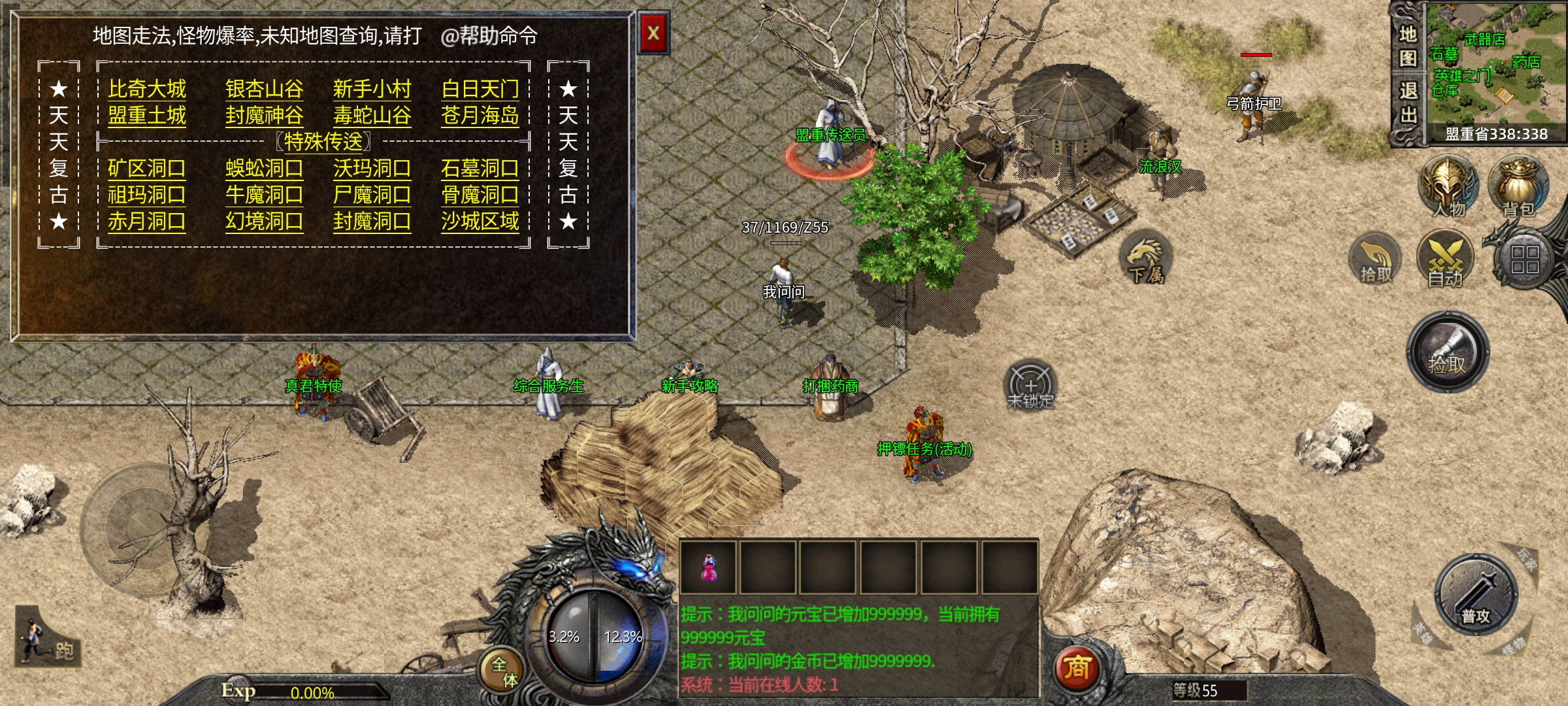Select 新手小村 teleport link
The width and height of the screenshot is (1568, 706).
click(x=372, y=89)
